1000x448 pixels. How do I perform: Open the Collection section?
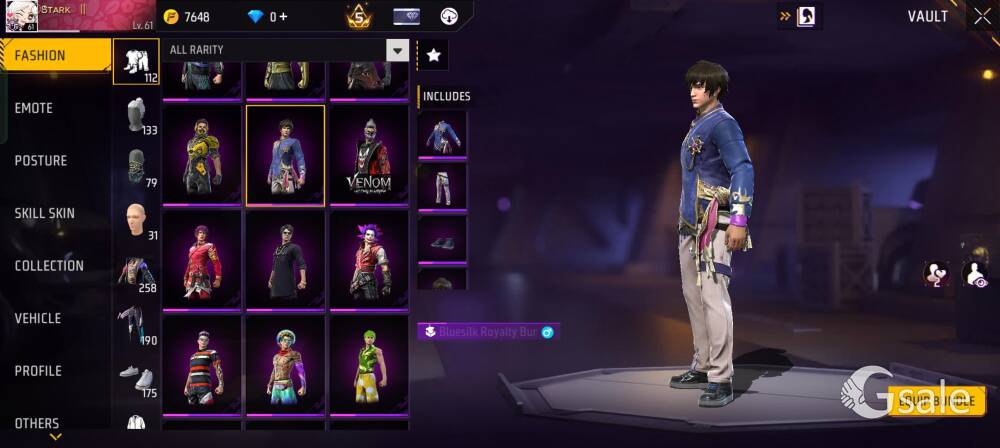(x=49, y=266)
